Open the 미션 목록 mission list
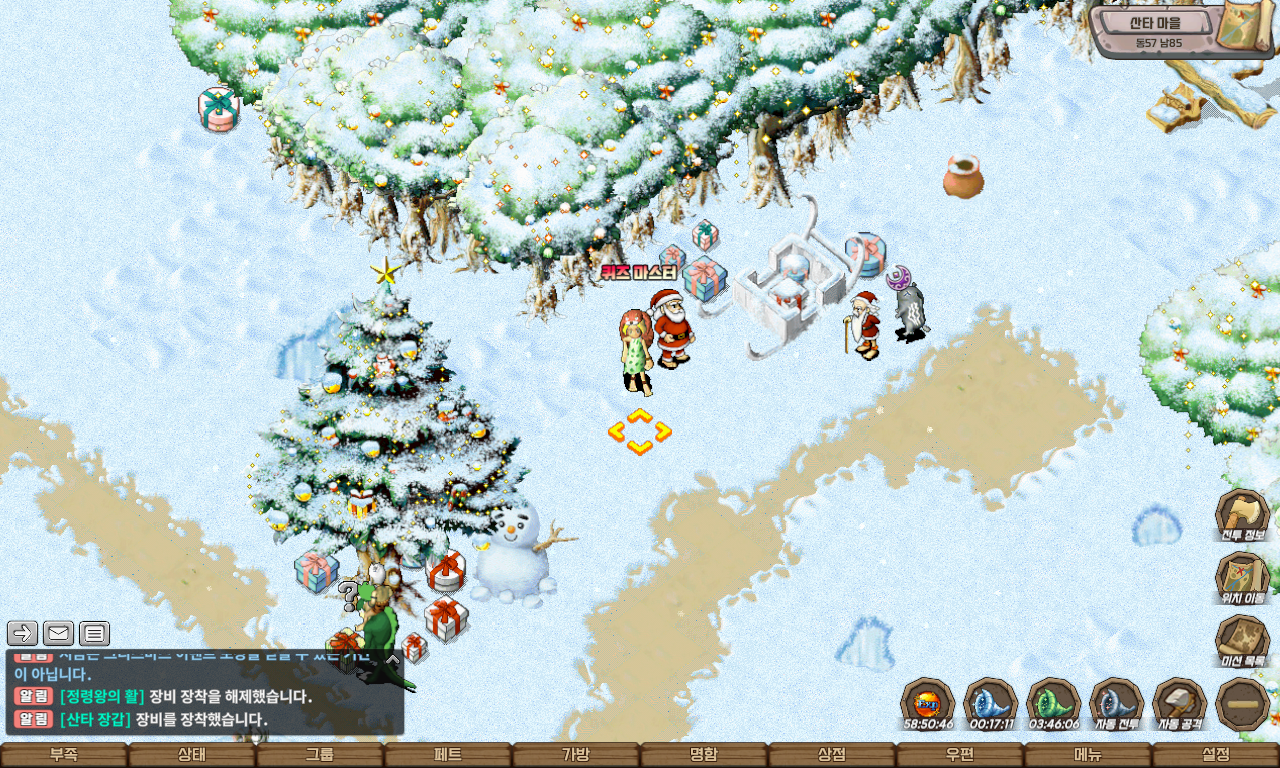1280x768 pixels. (1242, 640)
